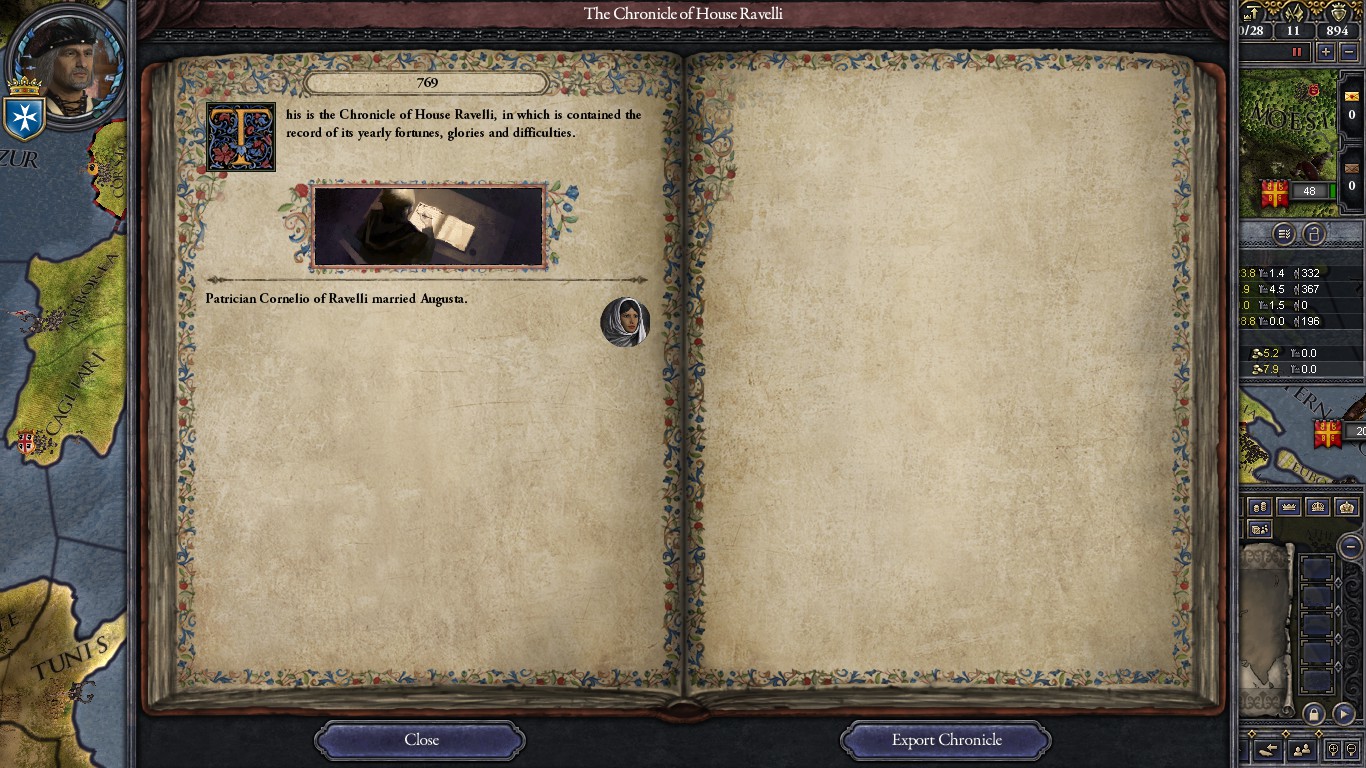1366x768 pixels.
Task: Collapse the outliner using the minus circle
Action: [1348, 547]
